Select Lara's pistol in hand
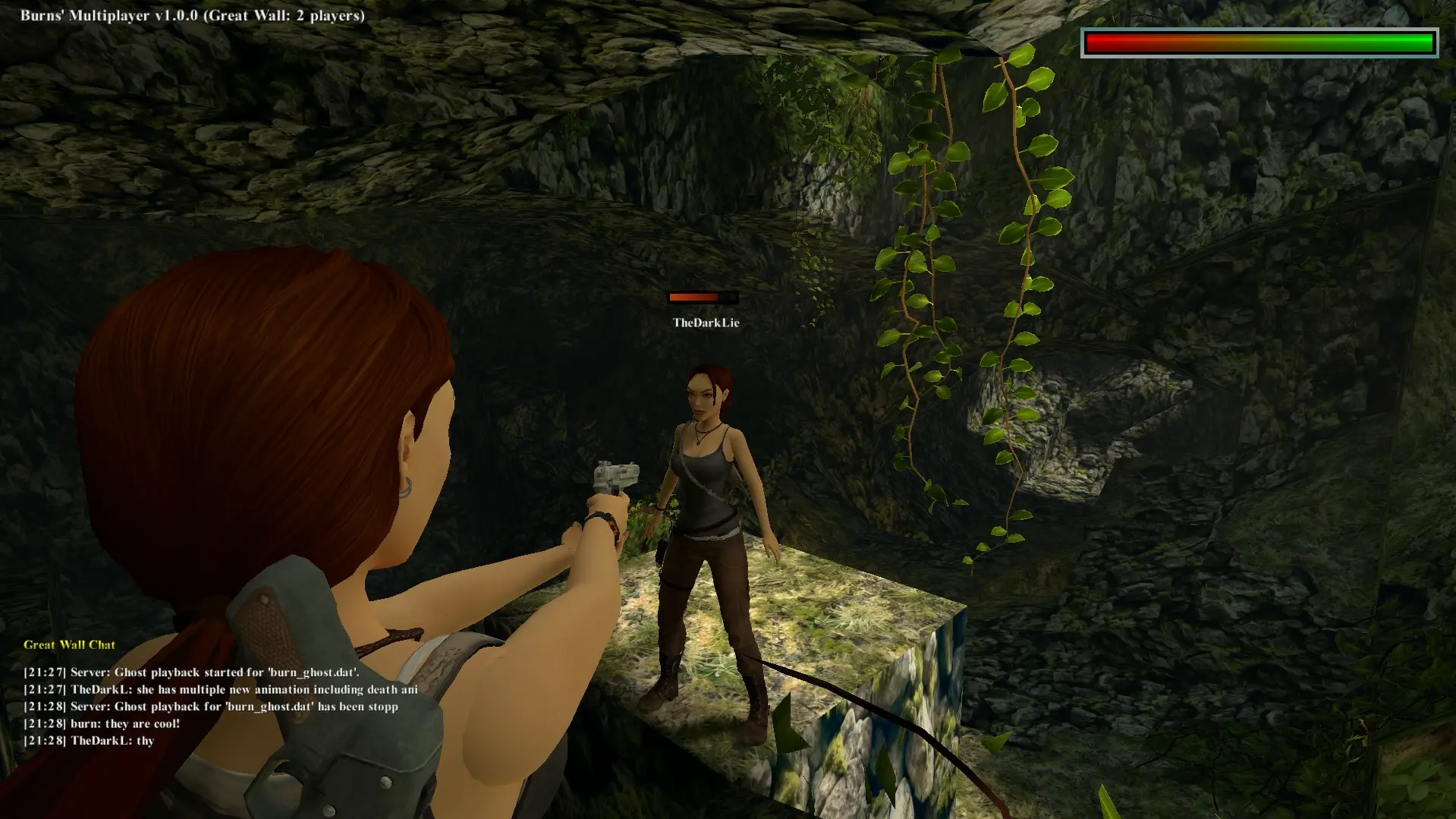Viewport: 1456px width, 819px height. (616, 477)
